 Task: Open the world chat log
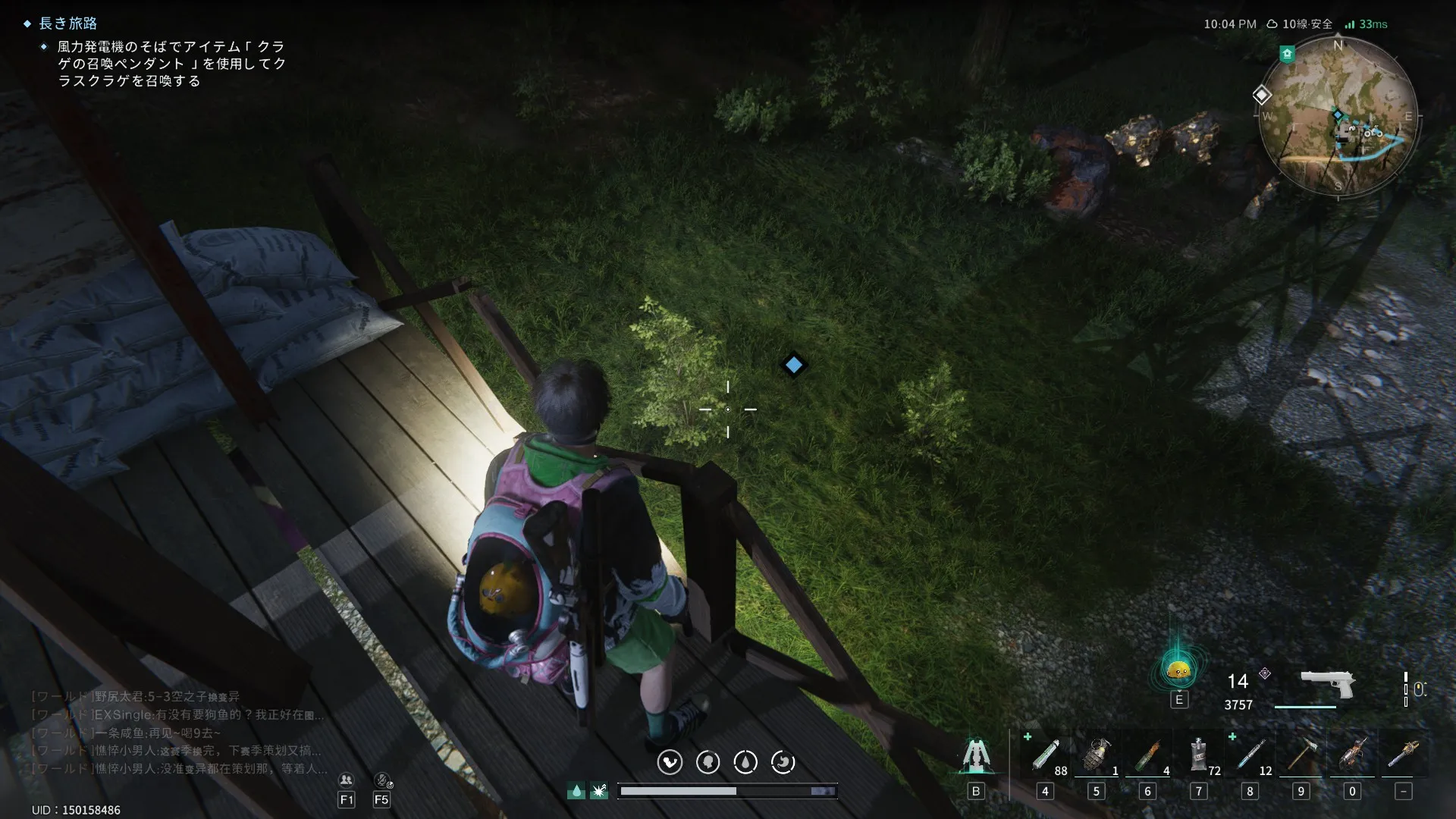click(178, 733)
